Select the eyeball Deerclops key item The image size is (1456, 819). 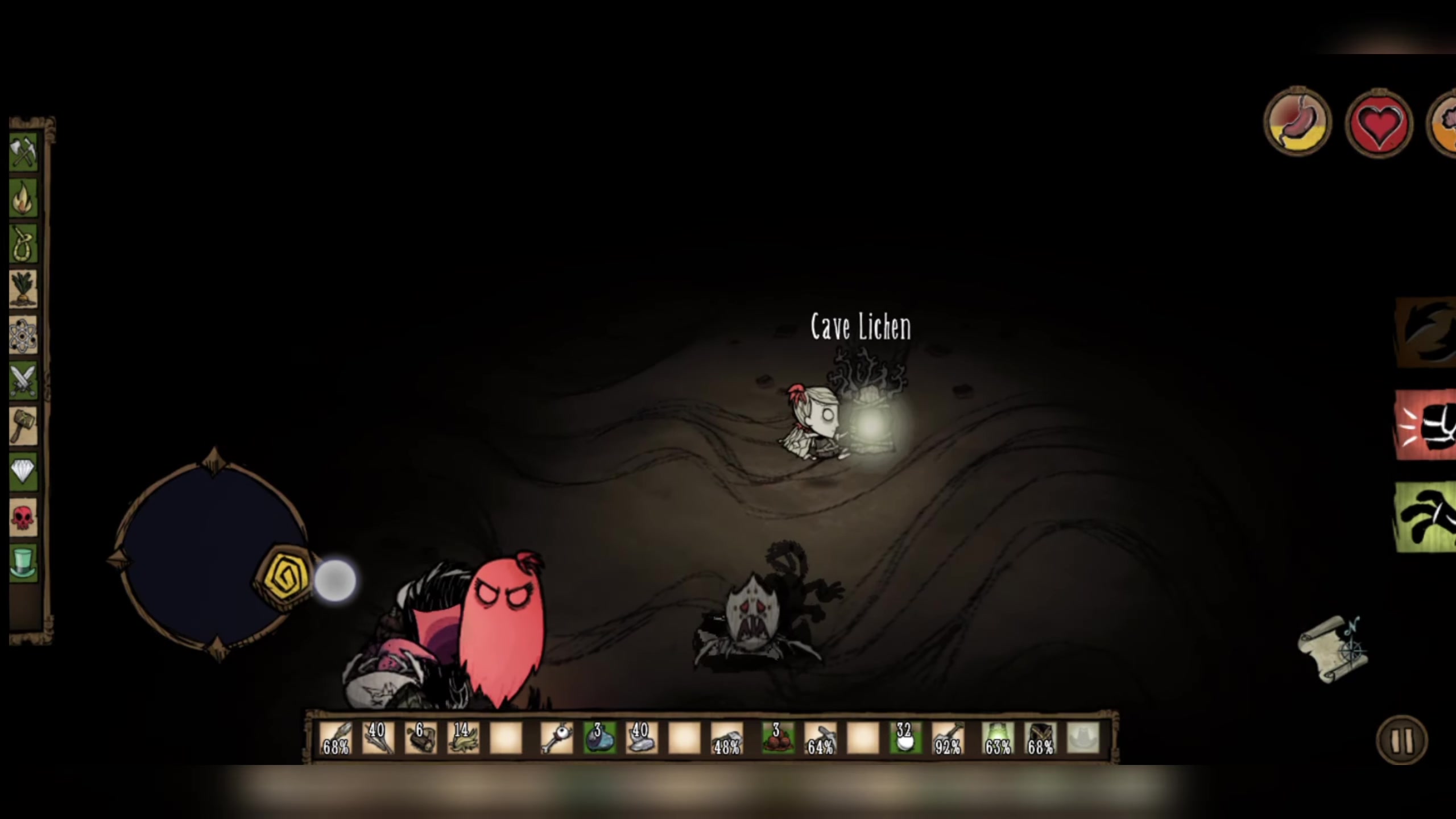[x=556, y=739]
